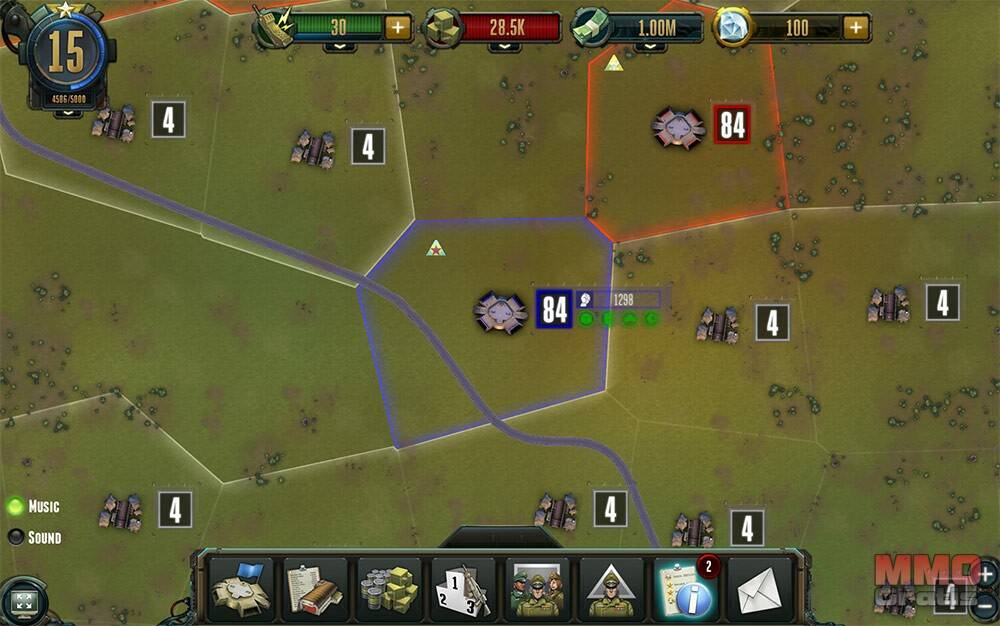Open the base bunker with blue flag

[x=240, y=589]
